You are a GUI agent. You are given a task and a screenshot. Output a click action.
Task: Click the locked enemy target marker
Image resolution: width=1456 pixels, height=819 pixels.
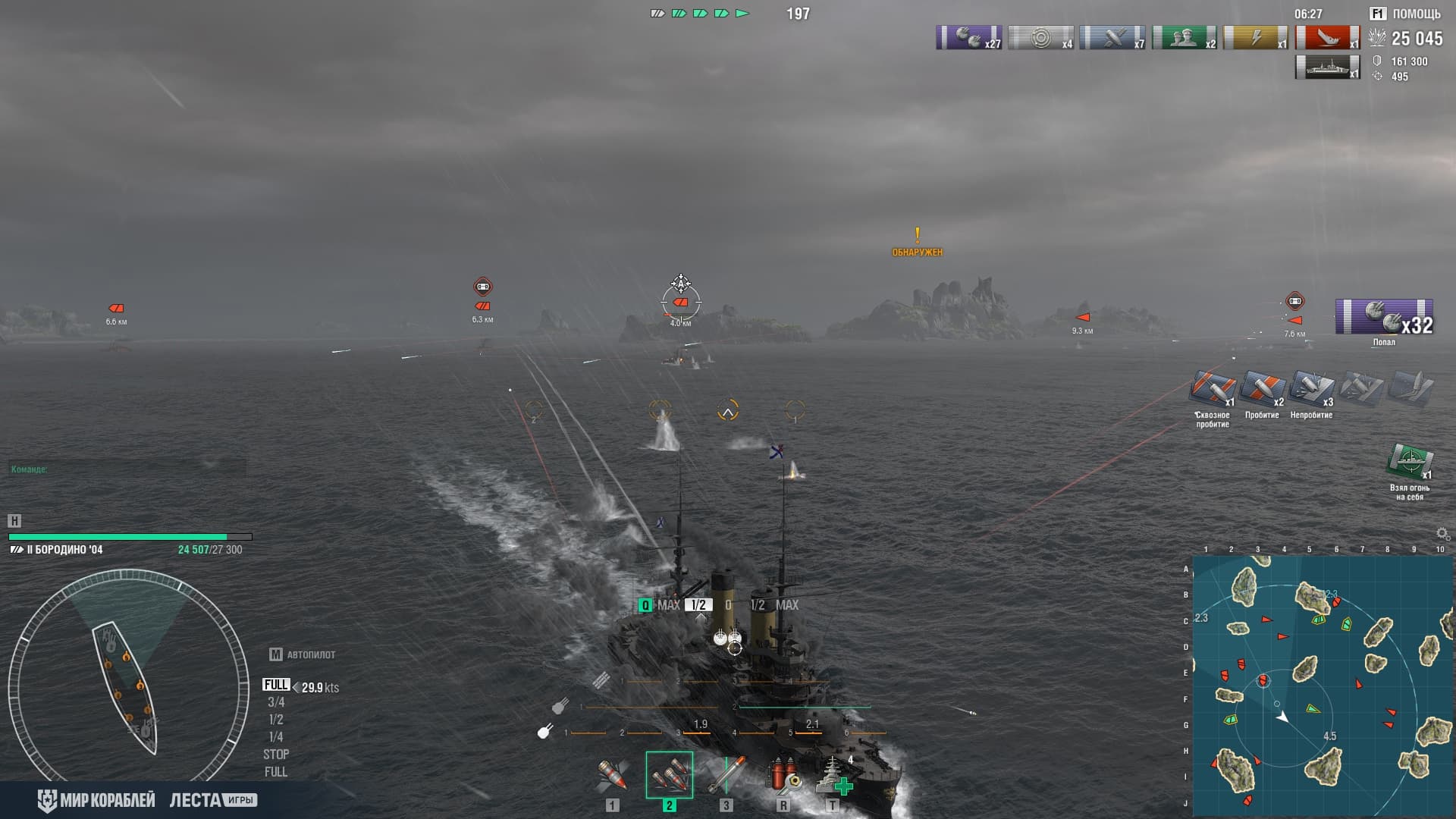click(681, 301)
